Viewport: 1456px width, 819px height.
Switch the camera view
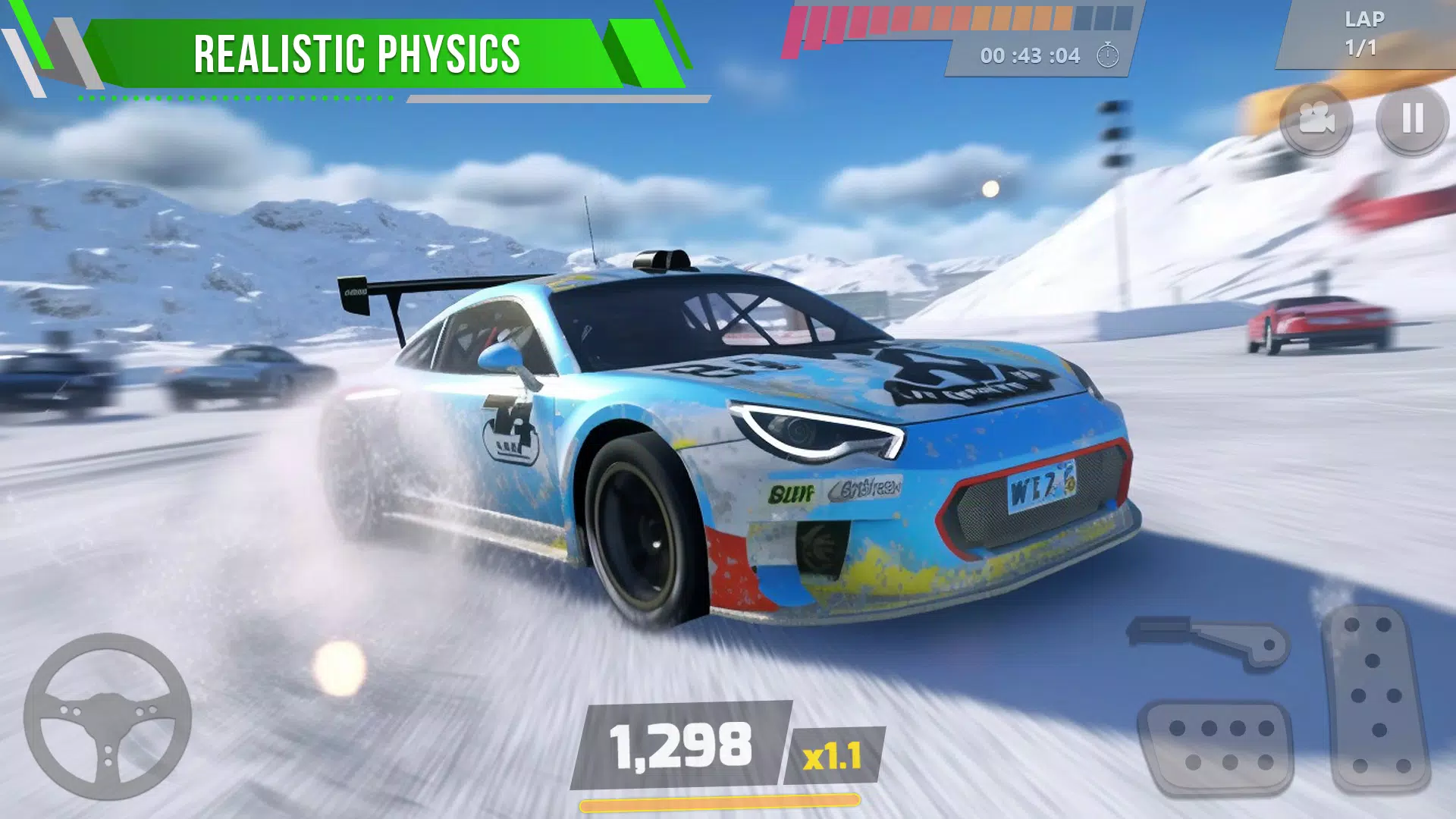click(x=1316, y=119)
